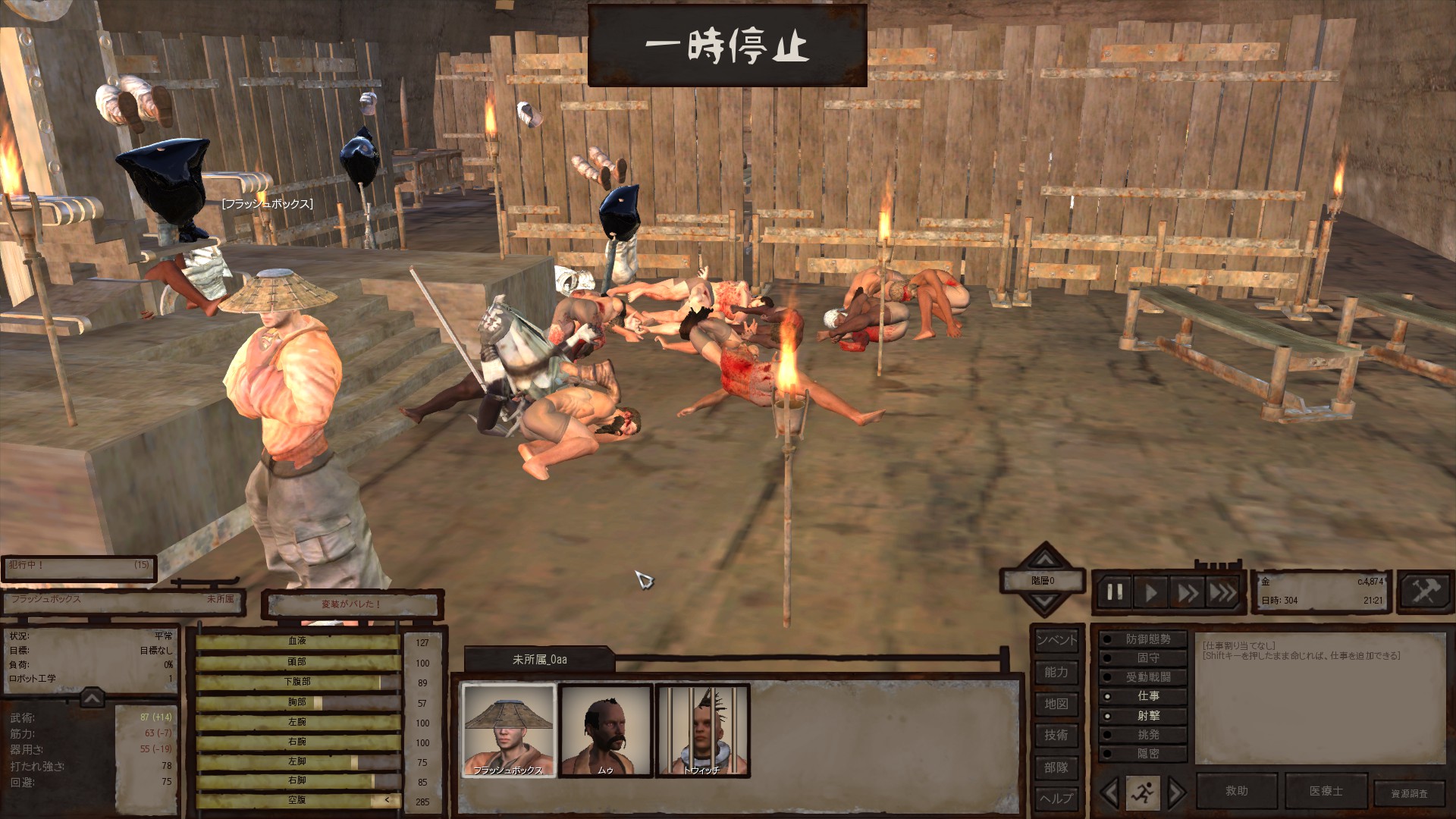Image resolution: width=1456 pixels, height=819 pixels.
Task: Switch to the 未所属_0aa squad tab
Action: pyautogui.click(x=539, y=660)
